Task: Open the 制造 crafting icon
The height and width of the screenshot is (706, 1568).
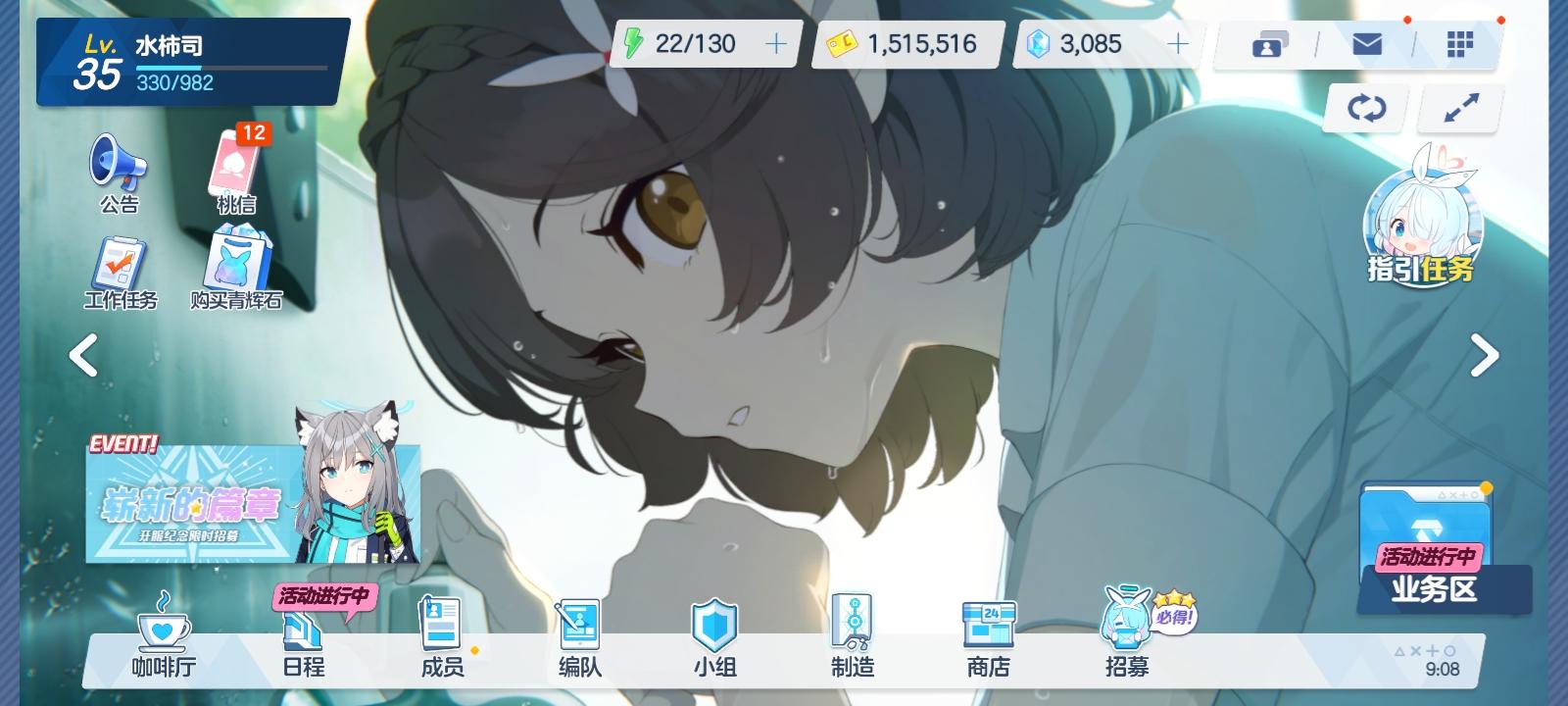Action: 855,637
